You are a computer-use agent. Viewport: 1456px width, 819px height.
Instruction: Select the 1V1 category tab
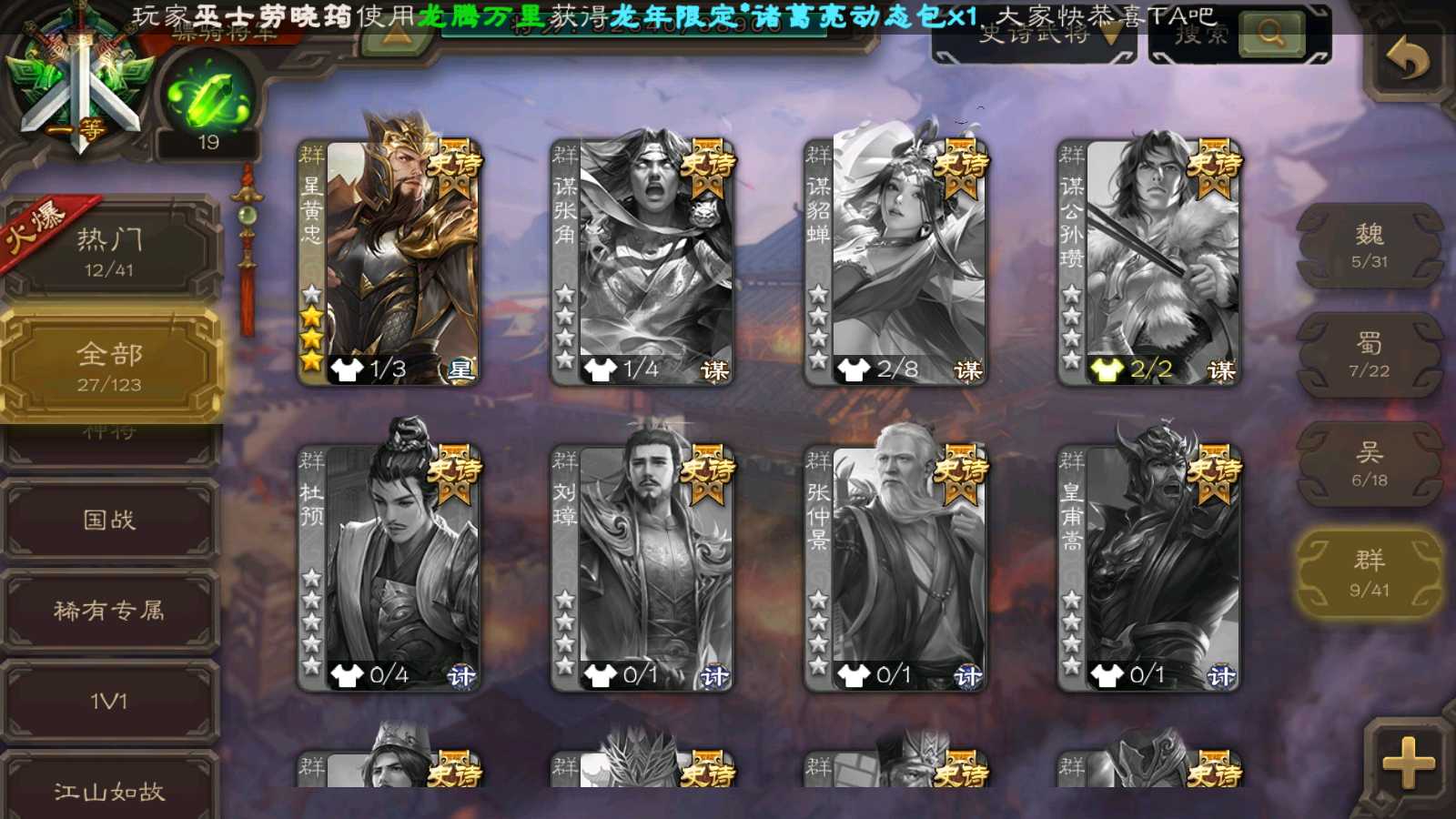pos(109,702)
